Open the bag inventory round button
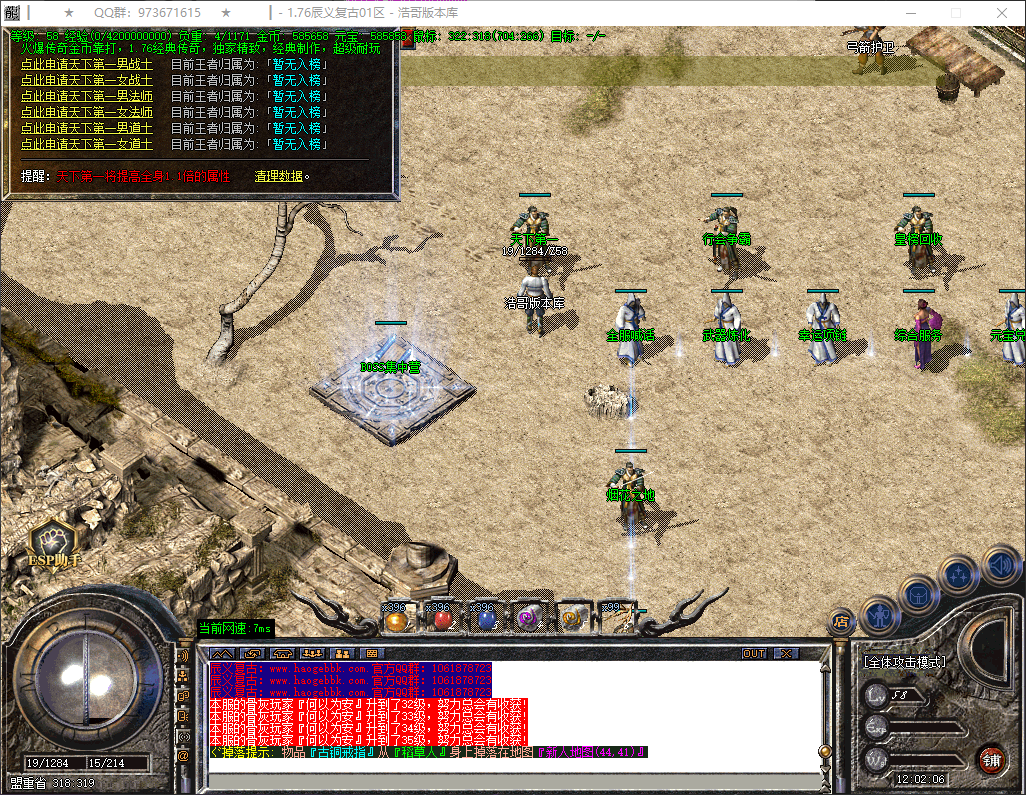The image size is (1026, 795). tap(920, 594)
